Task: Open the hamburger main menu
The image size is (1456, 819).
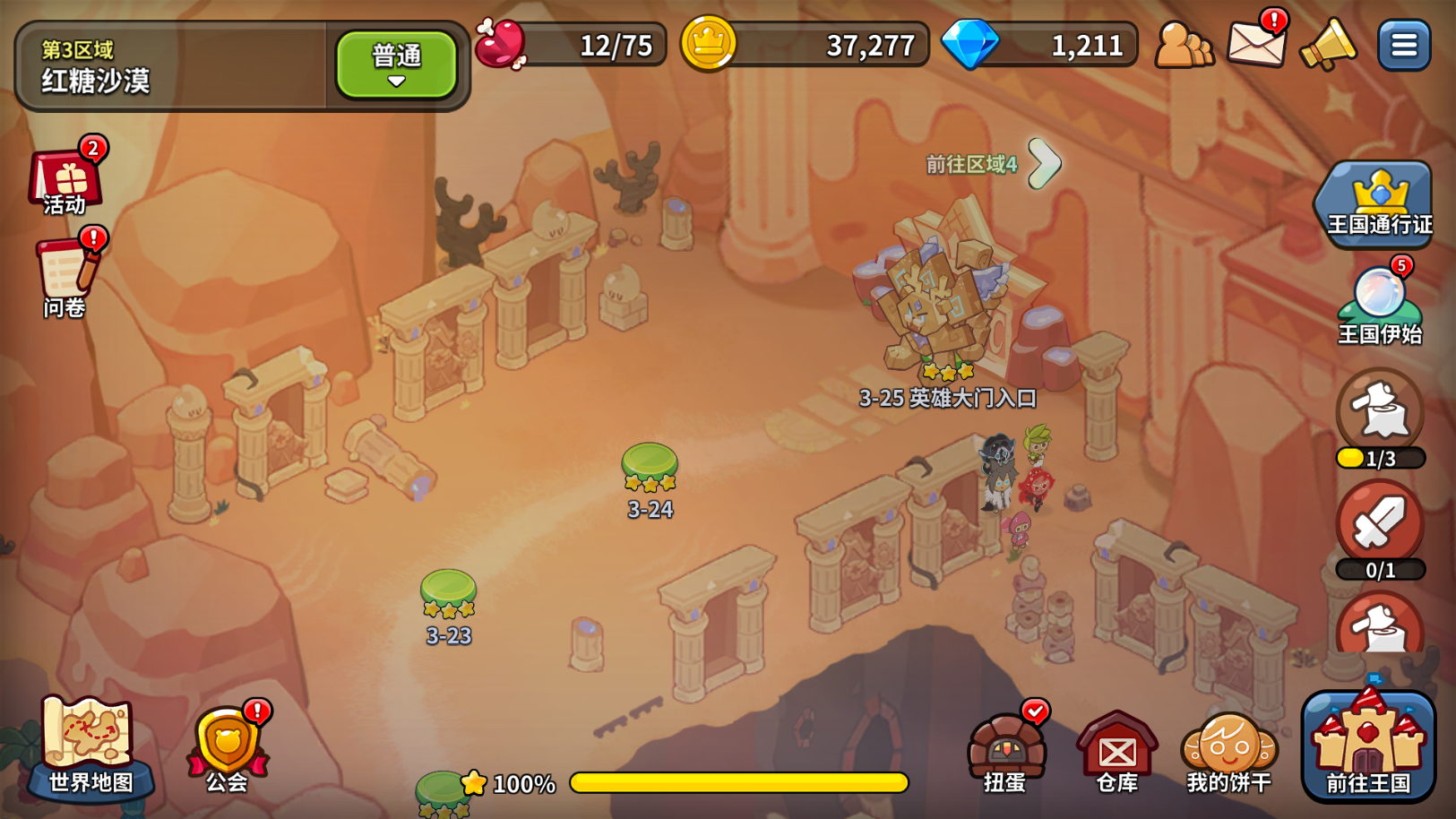Action: point(1403,45)
